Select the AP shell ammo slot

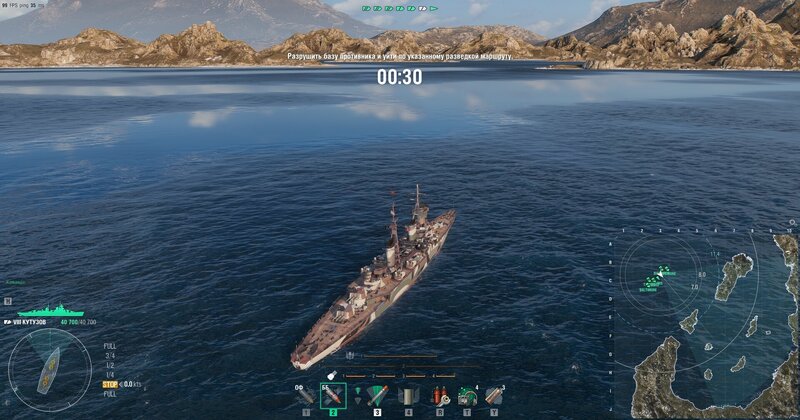pyautogui.click(x=333, y=396)
